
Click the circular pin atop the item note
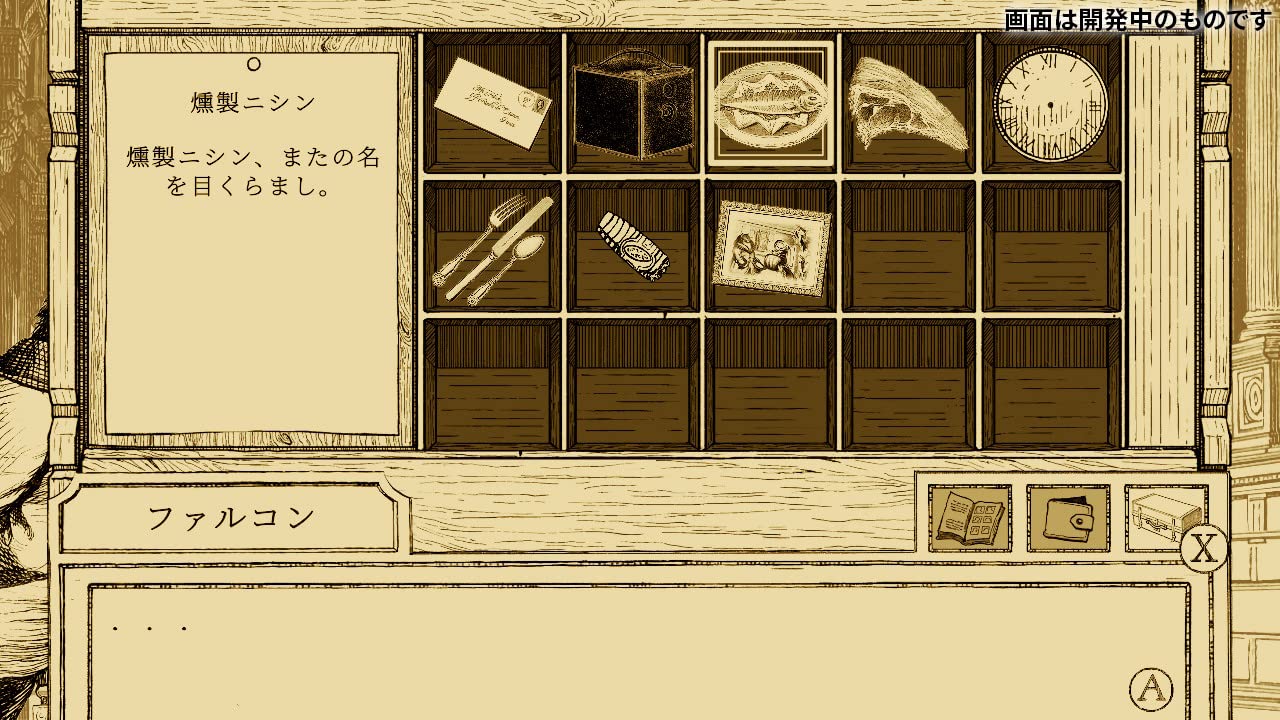coord(251,69)
